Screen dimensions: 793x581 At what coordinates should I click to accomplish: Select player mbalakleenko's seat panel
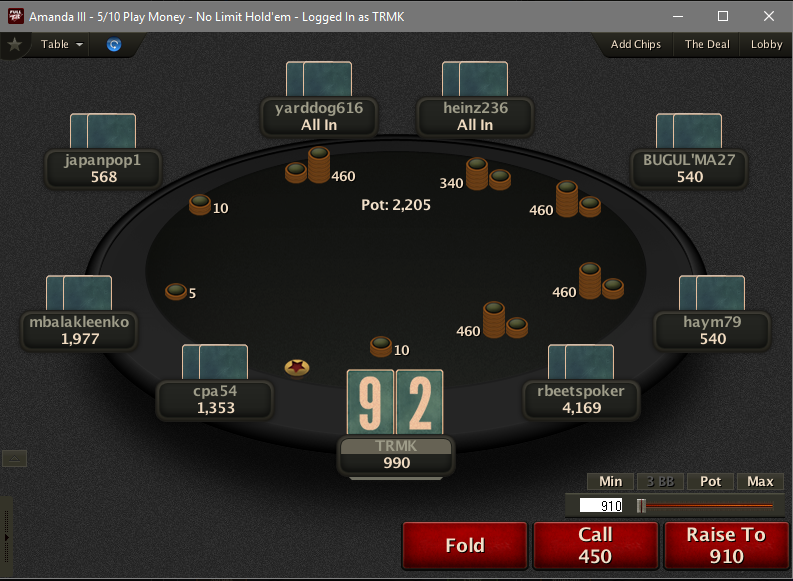point(80,330)
